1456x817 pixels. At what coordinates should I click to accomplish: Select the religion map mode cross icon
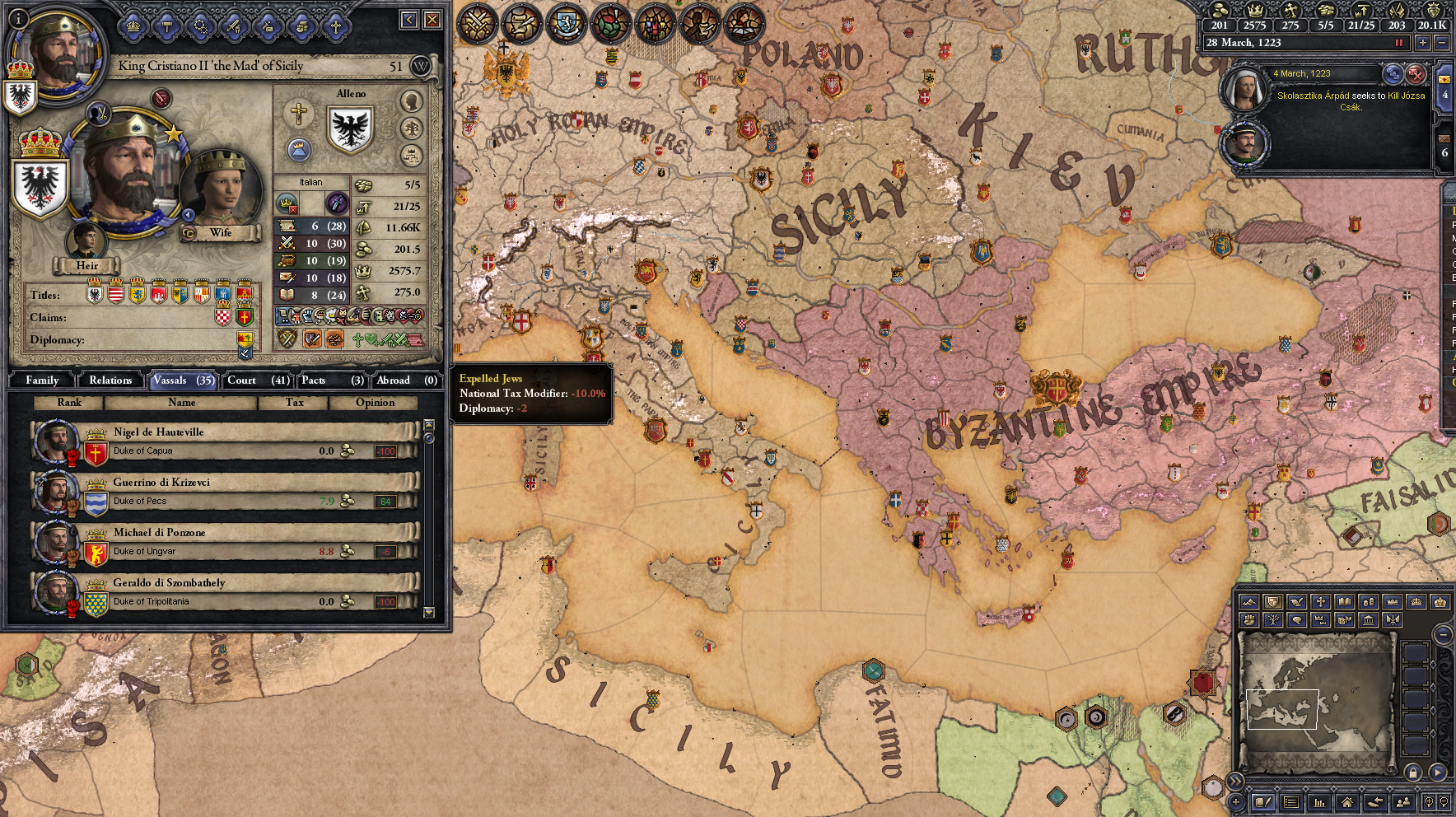(x=1320, y=602)
